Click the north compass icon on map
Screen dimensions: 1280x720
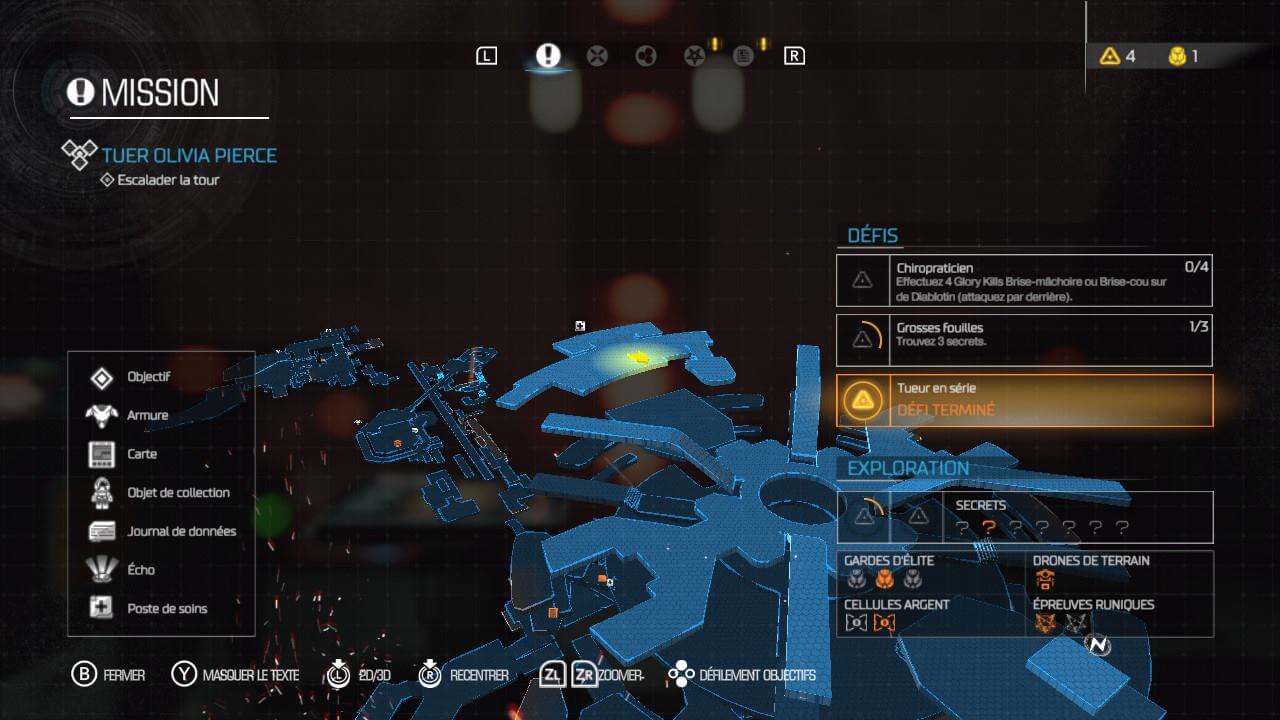(1099, 646)
